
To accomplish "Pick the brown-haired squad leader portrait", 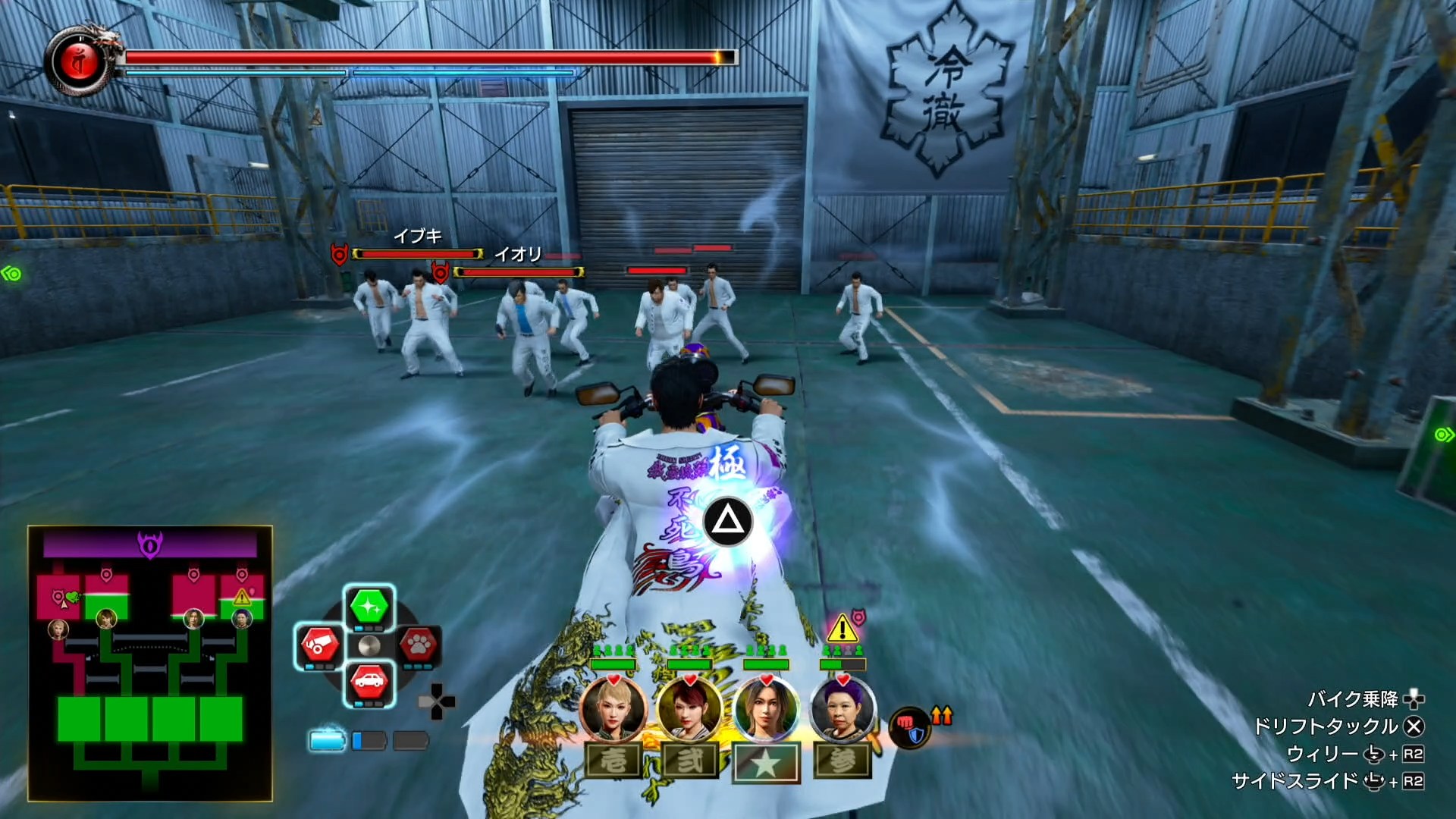I will click(x=766, y=711).
